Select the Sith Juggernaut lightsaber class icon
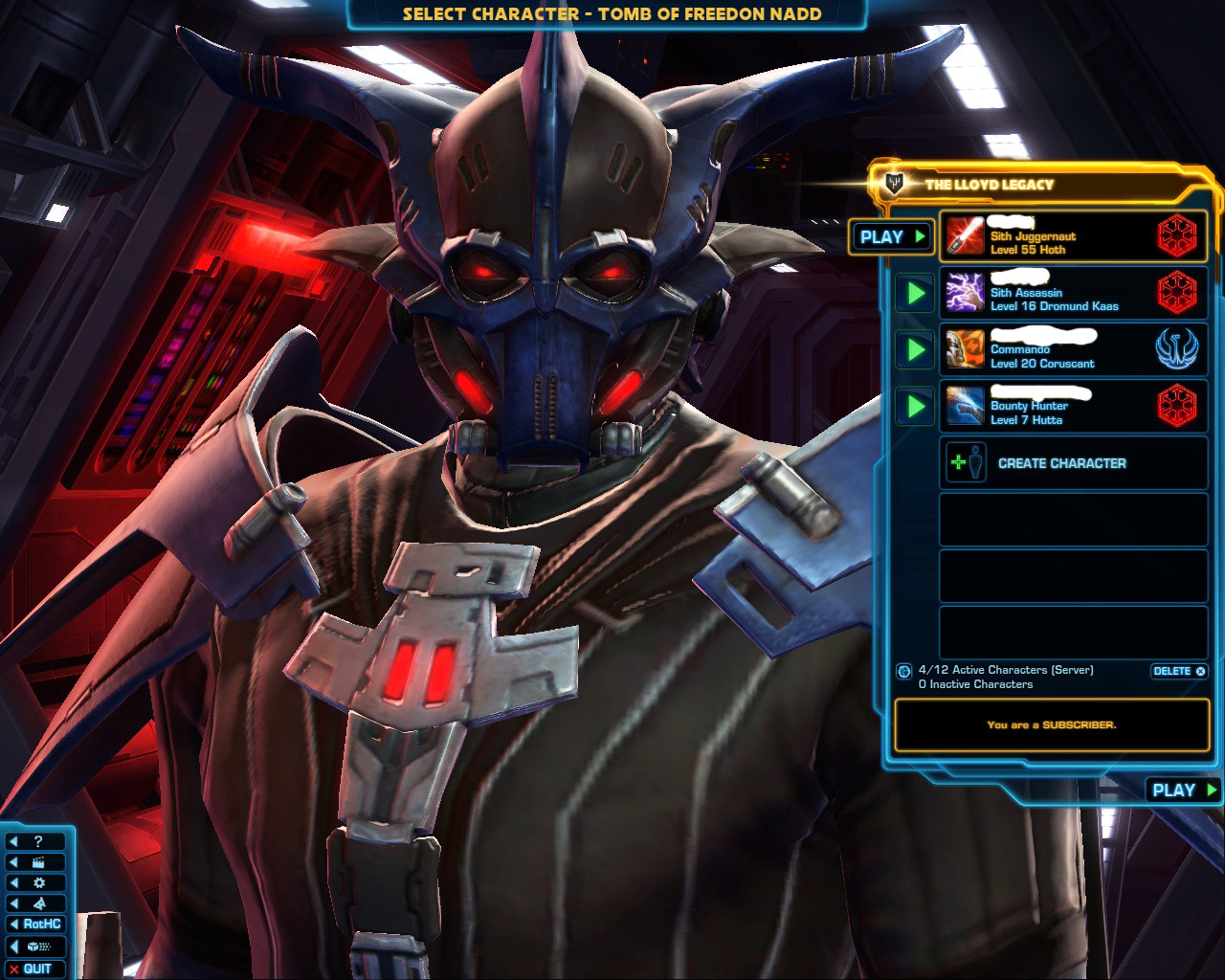The width and height of the screenshot is (1225, 980). click(966, 237)
